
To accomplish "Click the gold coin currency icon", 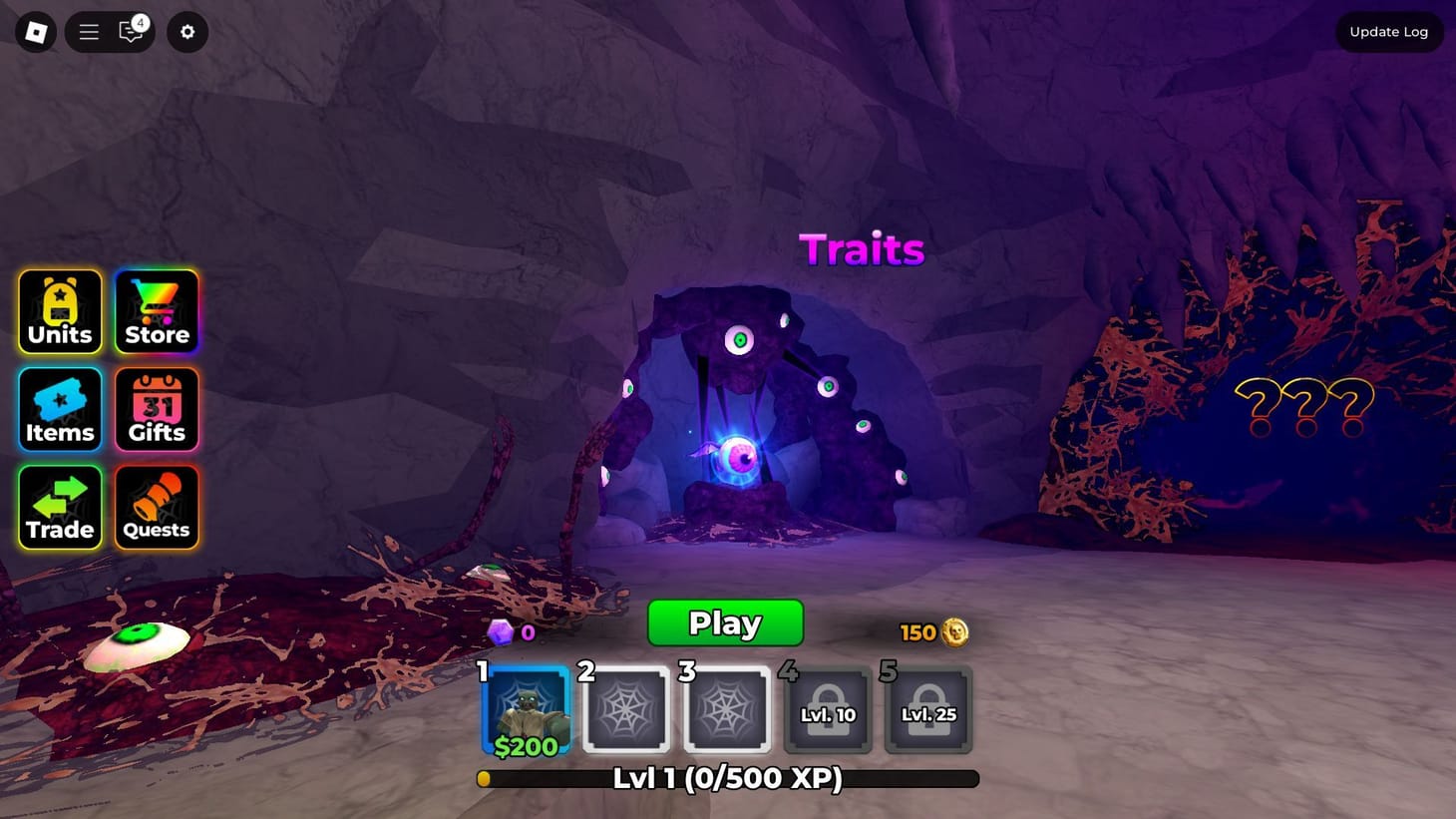I will click(955, 632).
